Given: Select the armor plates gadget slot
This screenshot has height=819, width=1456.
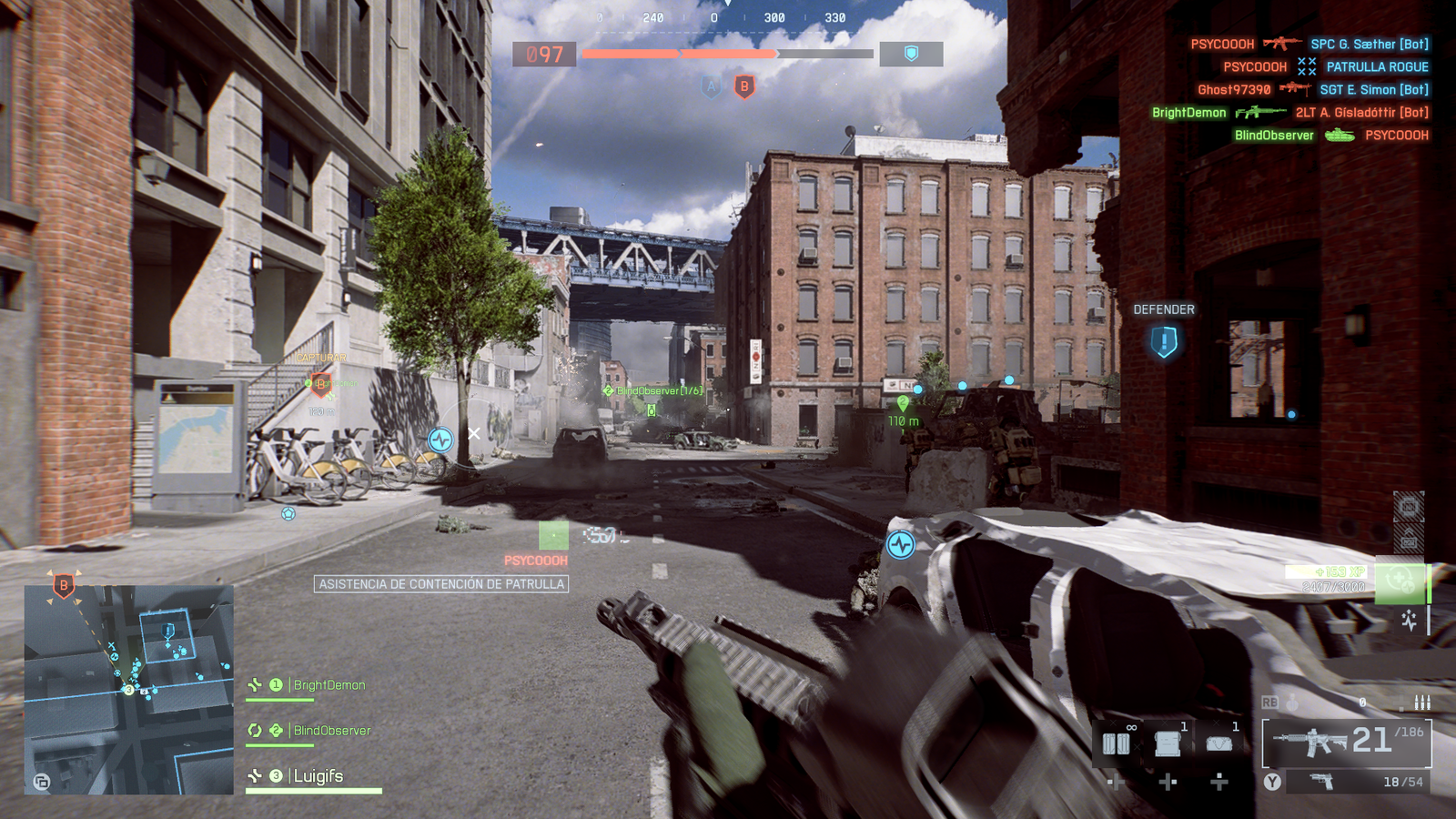Looking at the screenshot, I should pos(1117,743).
